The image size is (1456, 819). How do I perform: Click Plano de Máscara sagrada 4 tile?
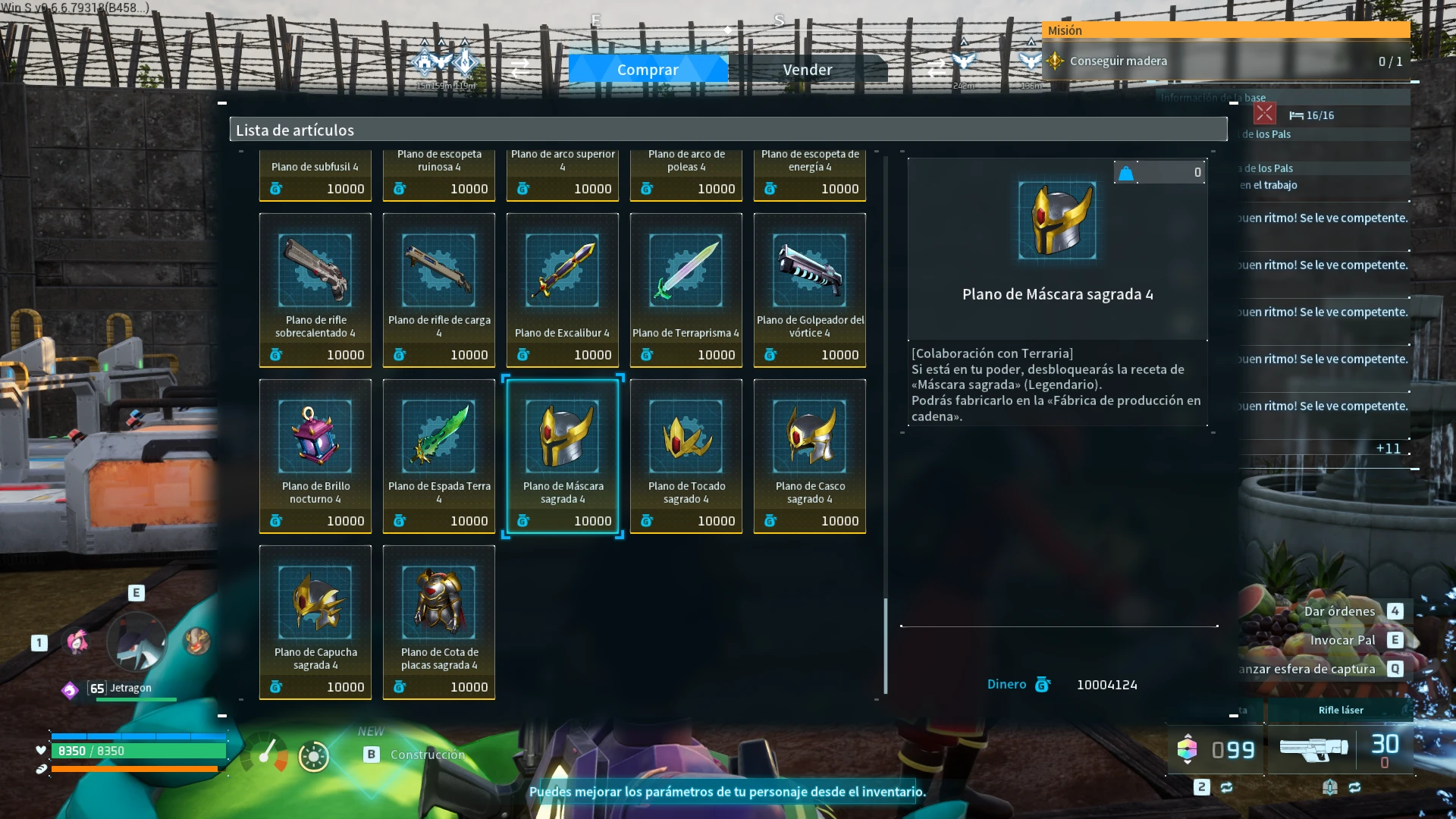pyautogui.click(x=563, y=456)
